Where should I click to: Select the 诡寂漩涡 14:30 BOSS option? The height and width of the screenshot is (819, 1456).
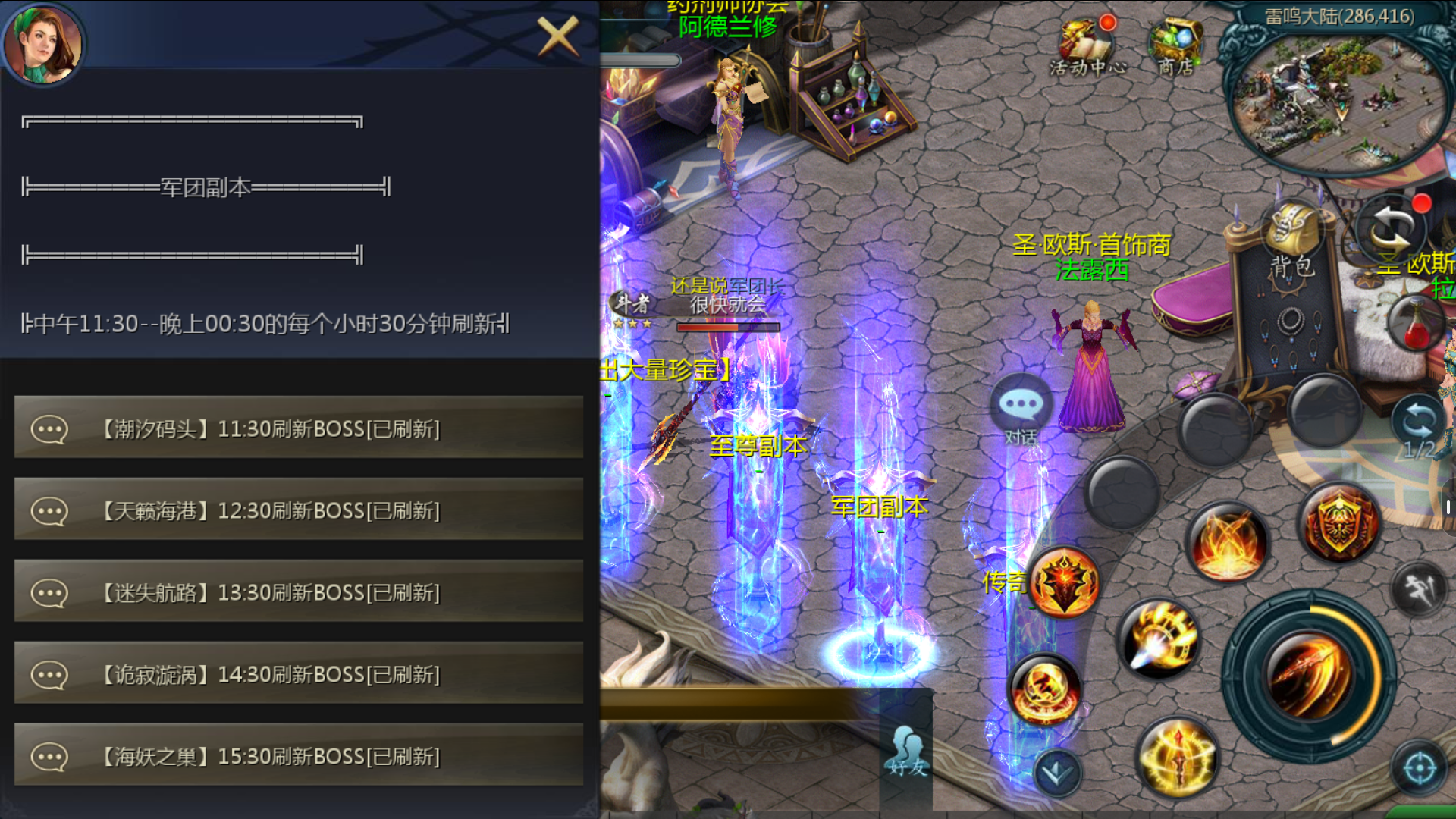coord(299,674)
